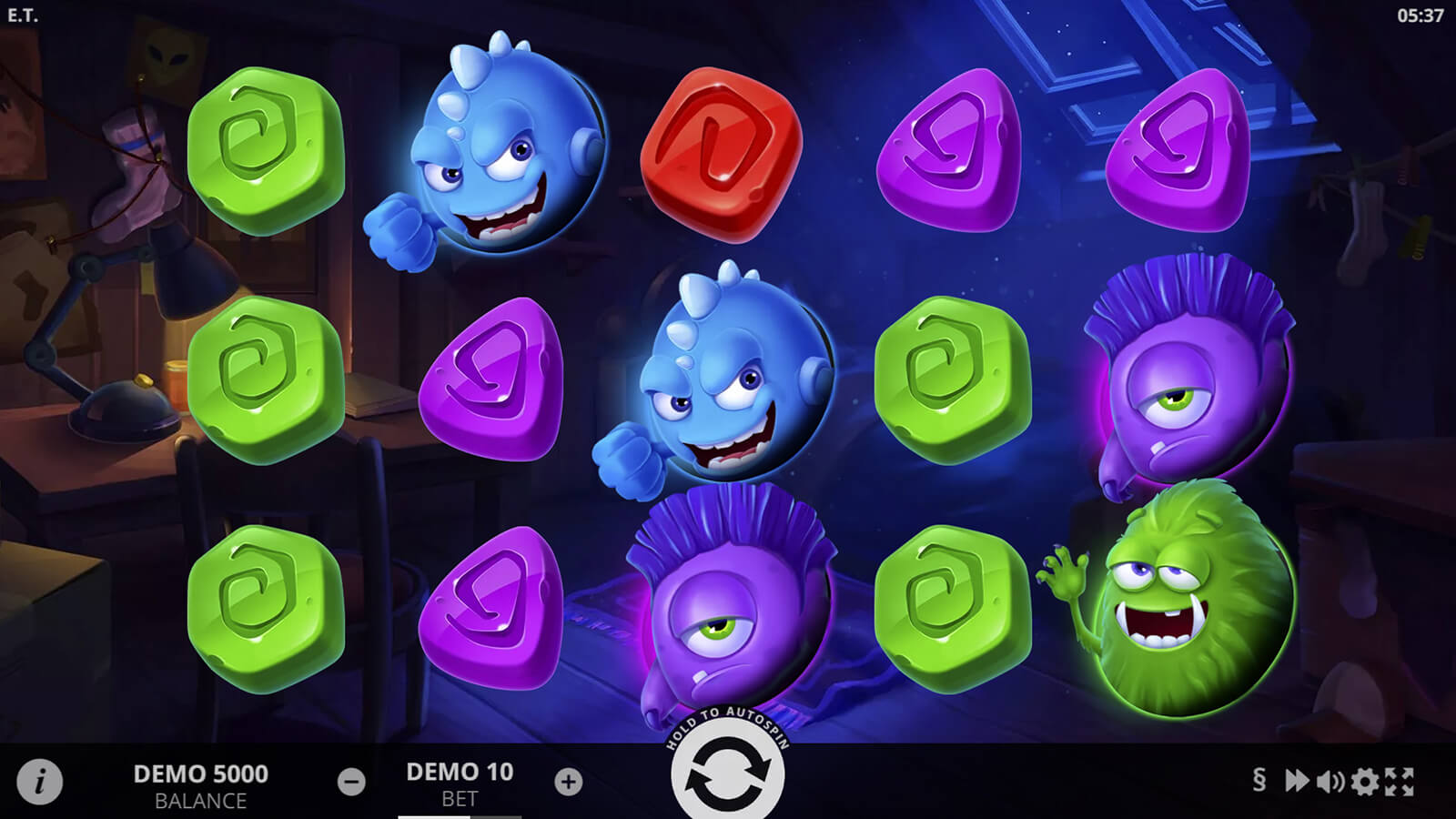
Task: Mute the sound using the speaker icon
Action: coord(1330,781)
